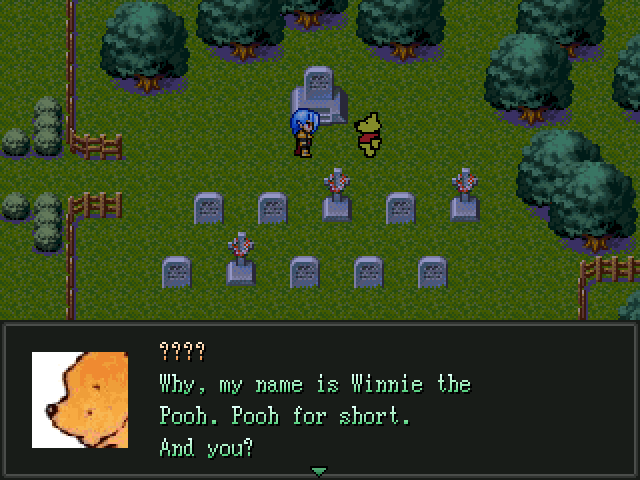The image size is (640, 480).
Task: Advance dialogue with the green continue arrow
Action: [319, 471]
